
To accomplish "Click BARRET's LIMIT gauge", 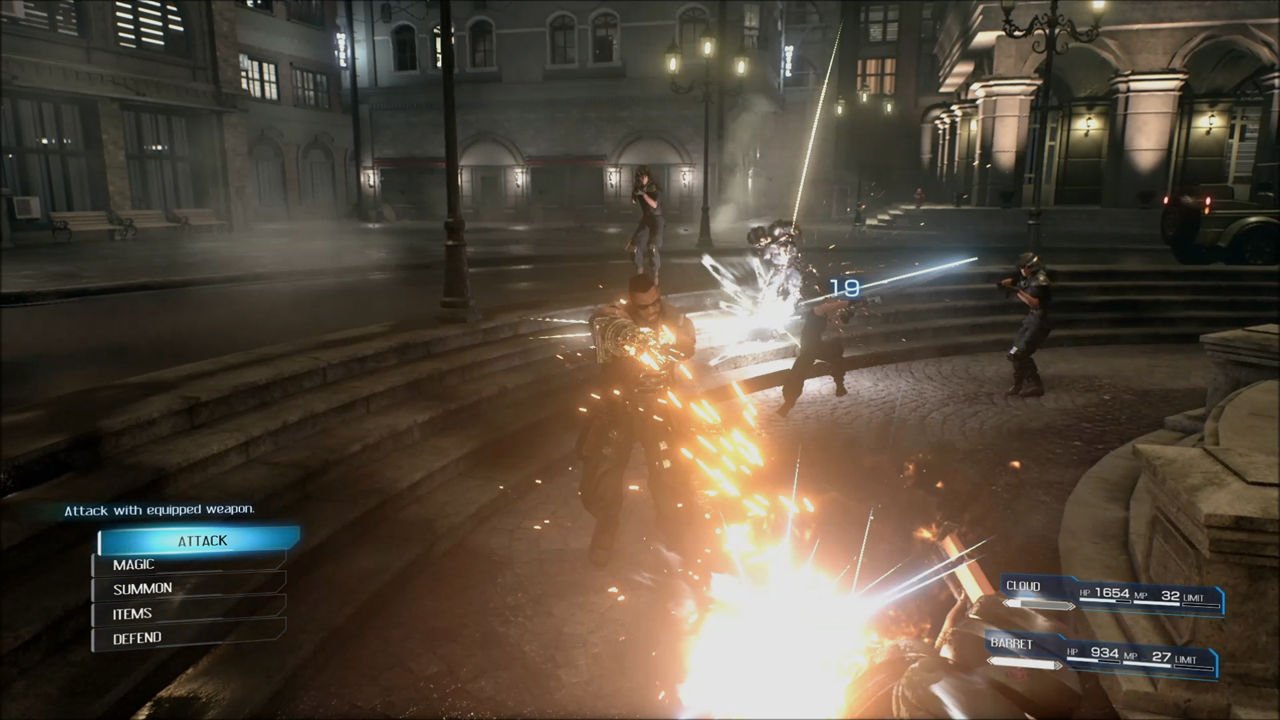I will (x=1195, y=664).
